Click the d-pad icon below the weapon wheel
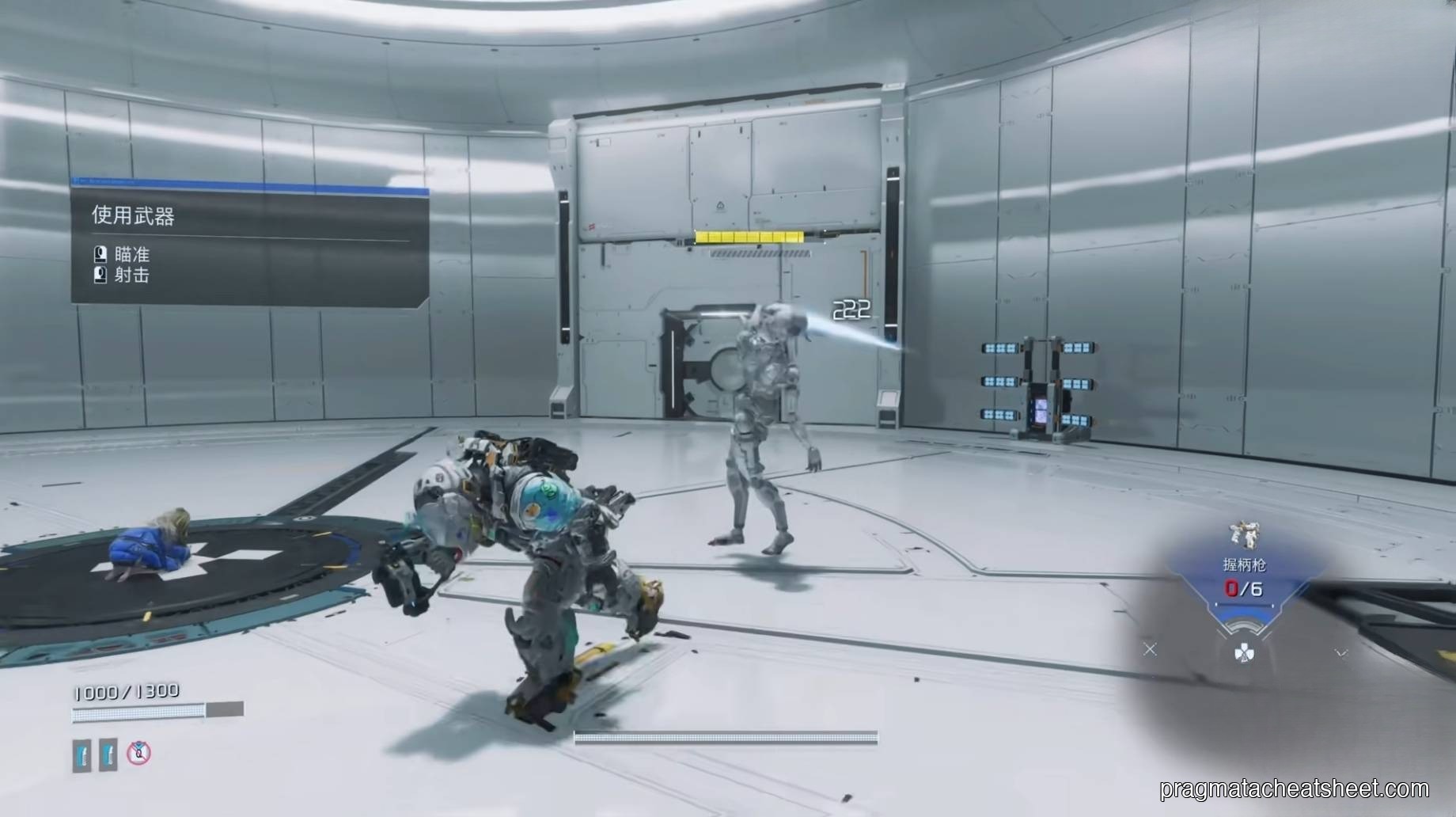Screen dimensions: 1456x817 (x=1244, y=651)
